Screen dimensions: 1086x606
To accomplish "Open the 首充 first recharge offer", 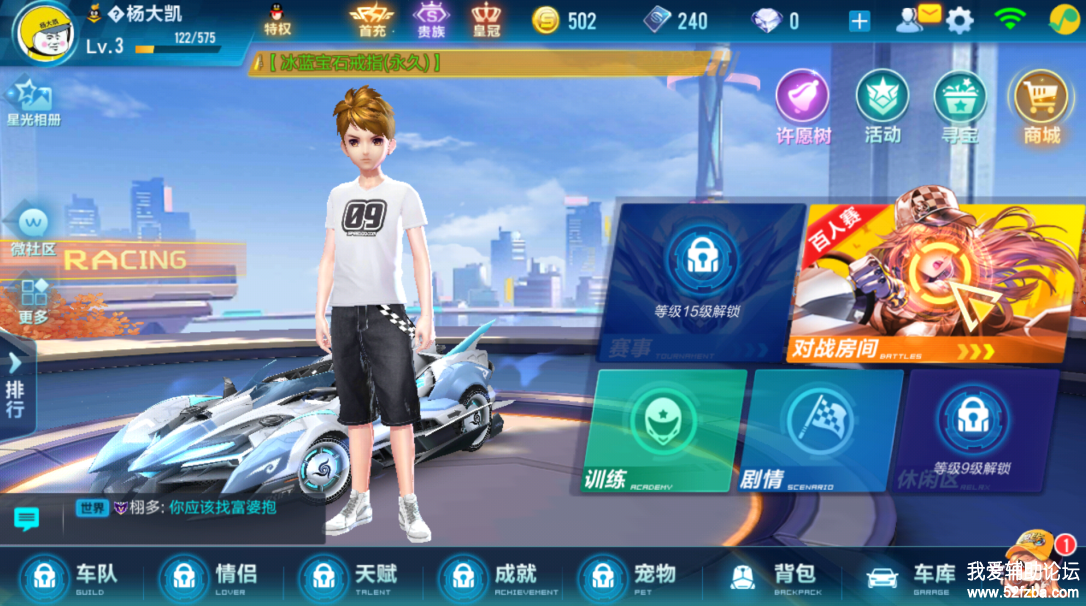I will [x=371, y=19].
